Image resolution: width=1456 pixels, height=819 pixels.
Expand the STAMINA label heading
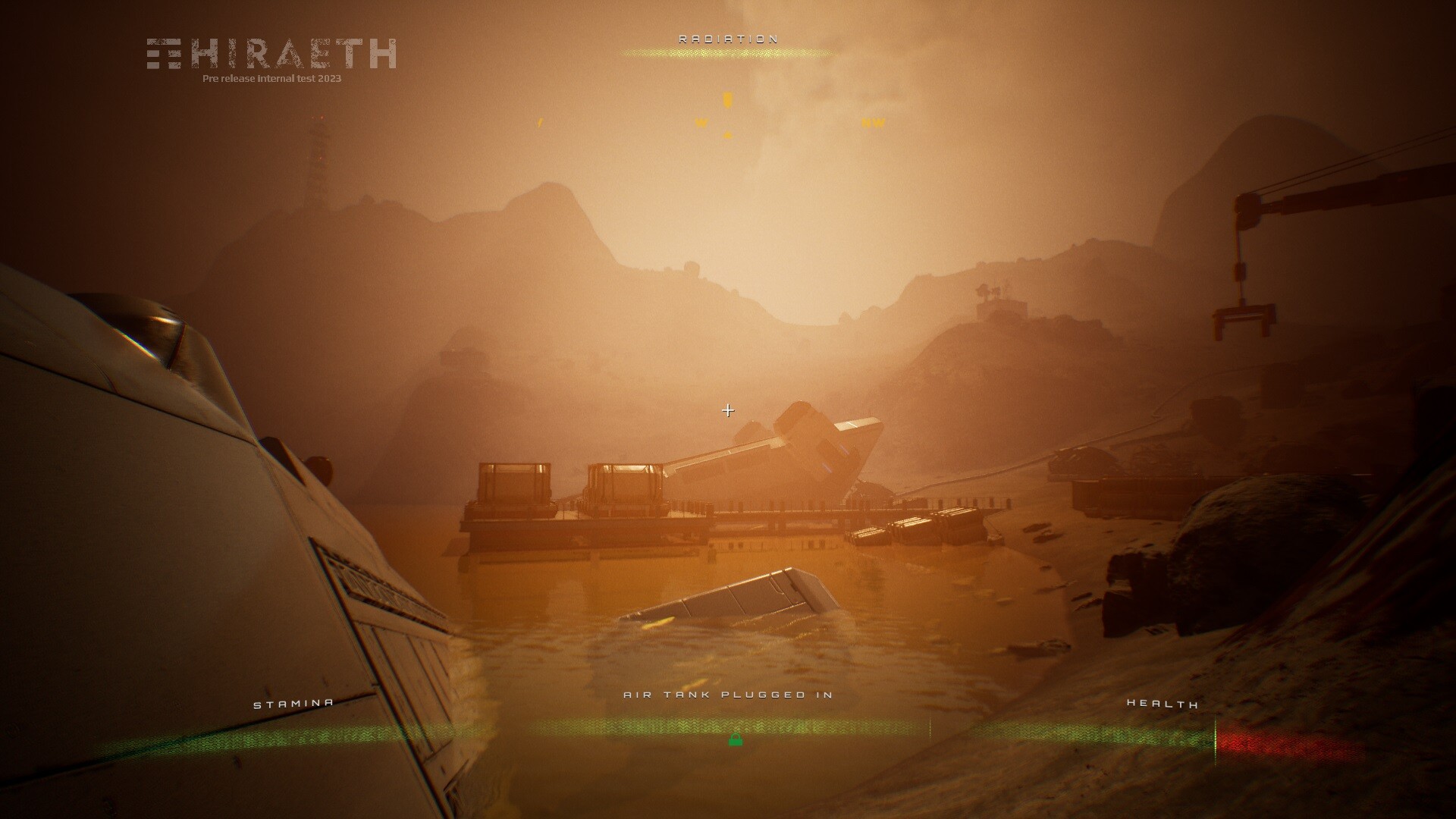click(293, 701)
